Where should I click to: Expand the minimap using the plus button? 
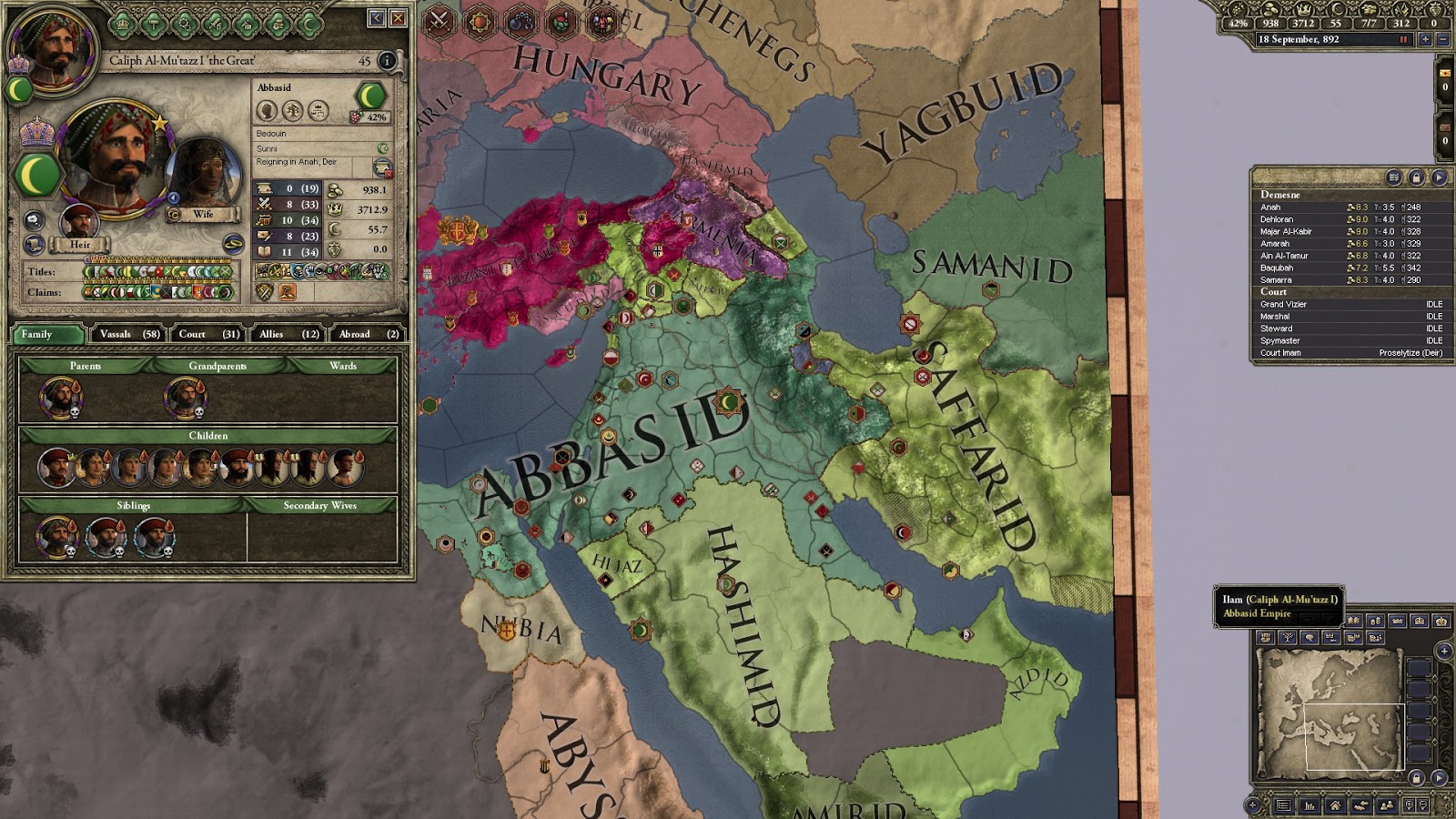pyautogui.click(x=1444, y=652)
